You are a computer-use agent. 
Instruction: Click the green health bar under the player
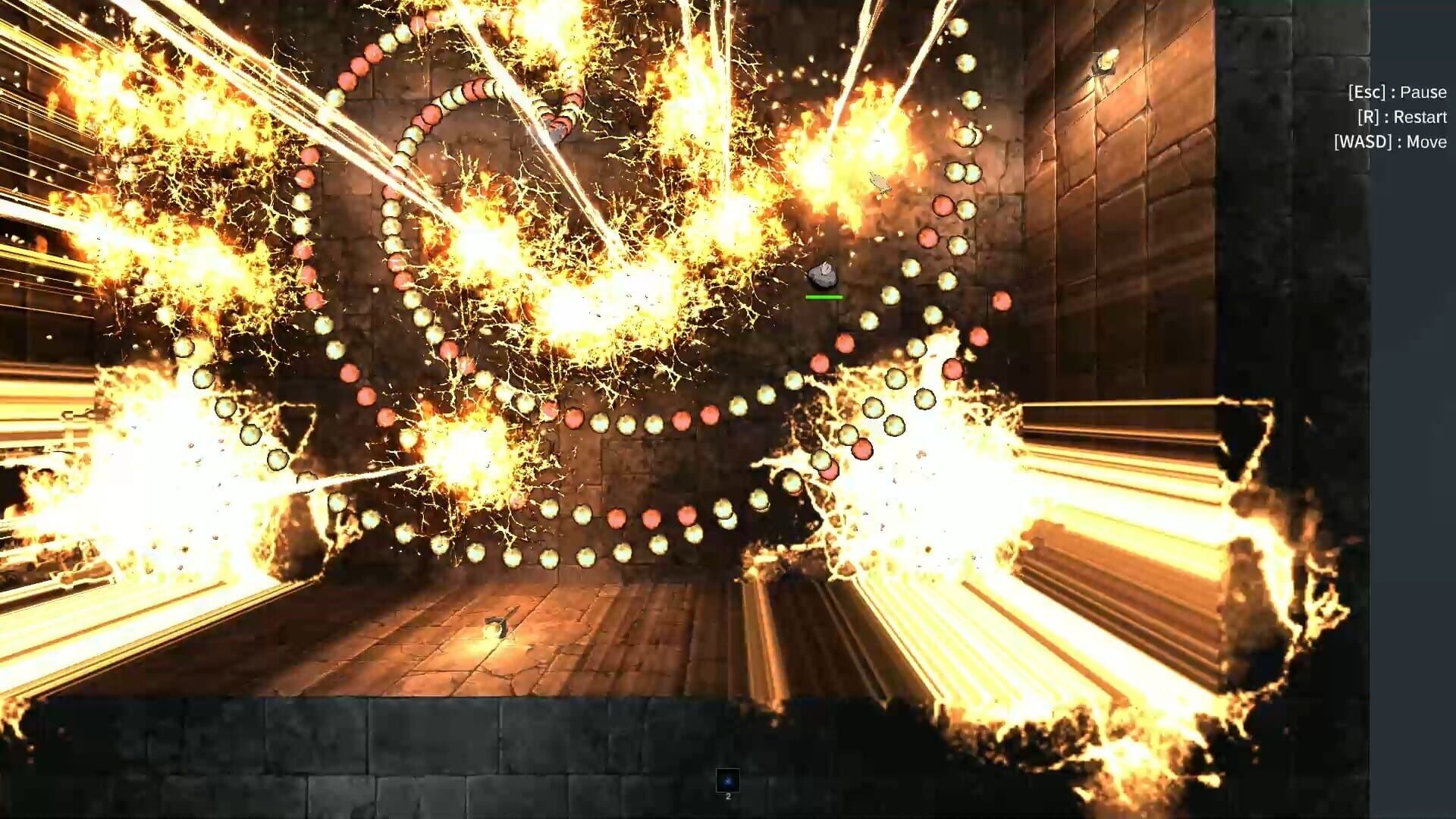[x=824, y=297]
